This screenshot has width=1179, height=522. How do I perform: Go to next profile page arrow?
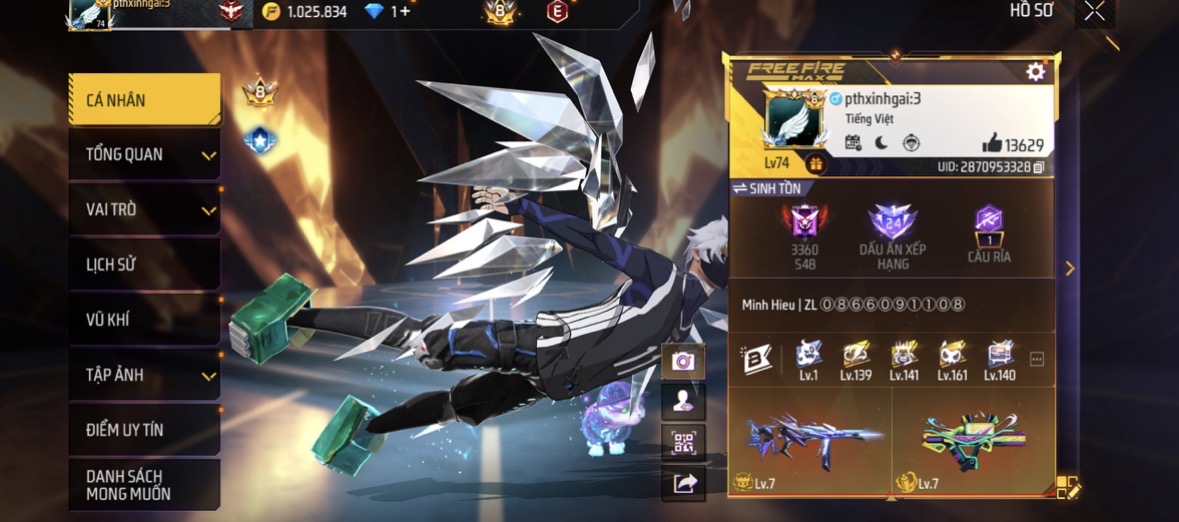coord(1069,268)
